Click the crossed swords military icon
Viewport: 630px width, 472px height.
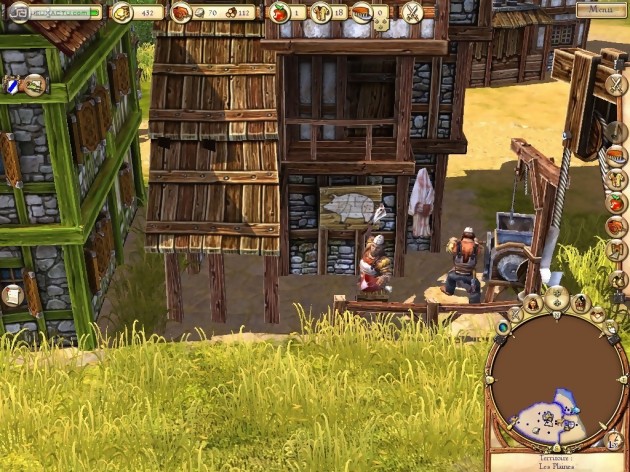tap(412, 12)
